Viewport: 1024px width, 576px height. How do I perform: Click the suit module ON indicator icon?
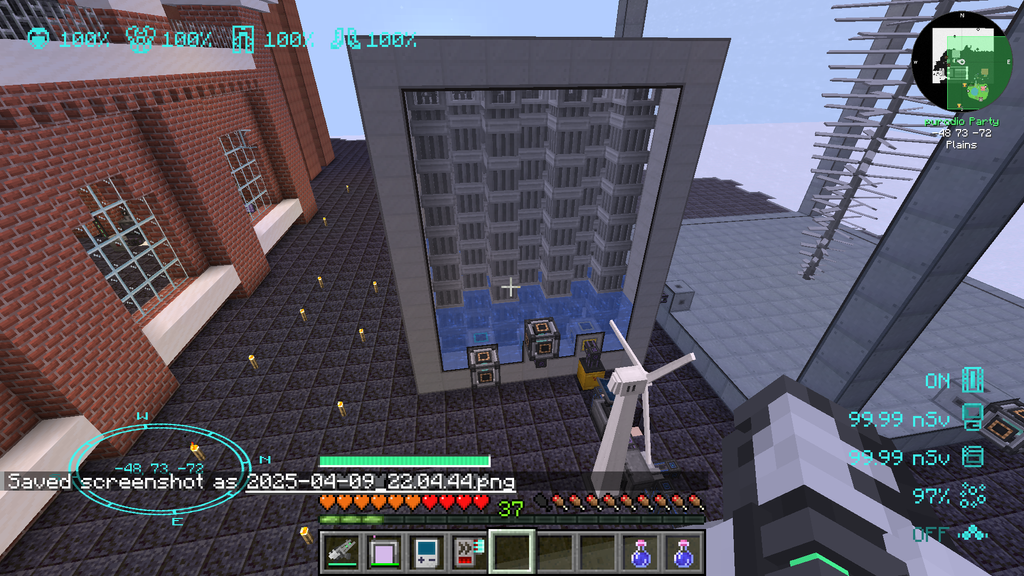(973, 381)
